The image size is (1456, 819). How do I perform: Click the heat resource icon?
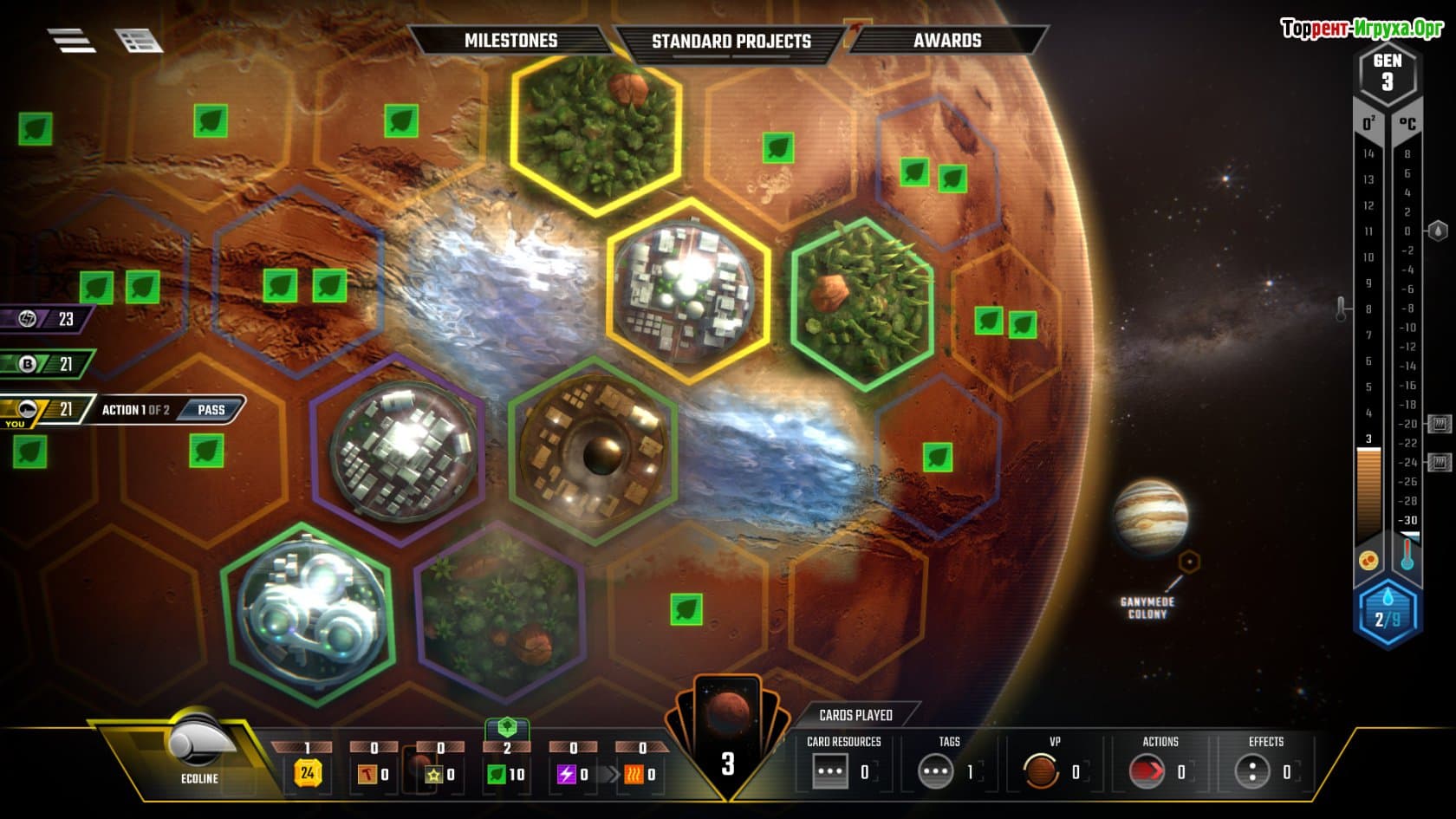634,774
